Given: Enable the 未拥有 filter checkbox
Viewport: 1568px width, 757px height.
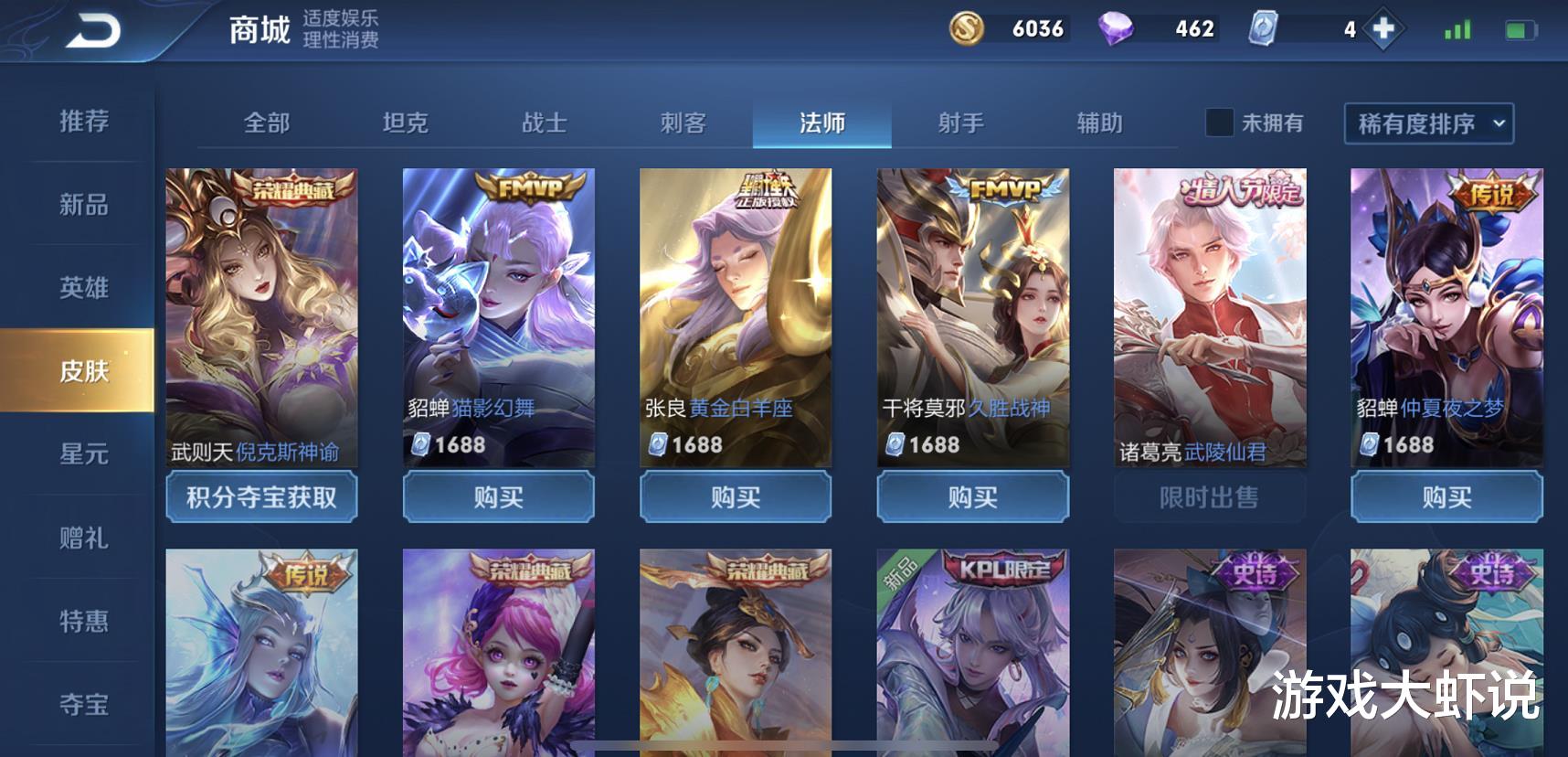Looking at the screenshot, I should click(x=1218, y=123).
